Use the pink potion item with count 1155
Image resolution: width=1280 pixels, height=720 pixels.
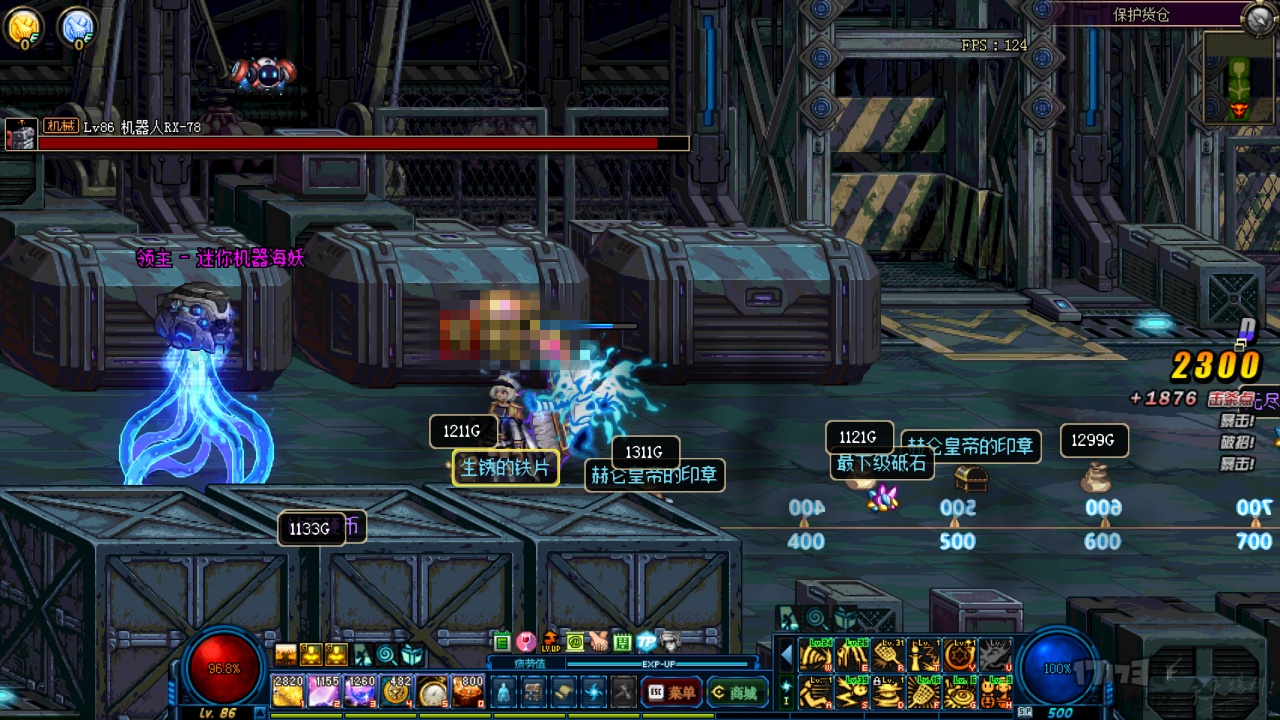point(324,691)
